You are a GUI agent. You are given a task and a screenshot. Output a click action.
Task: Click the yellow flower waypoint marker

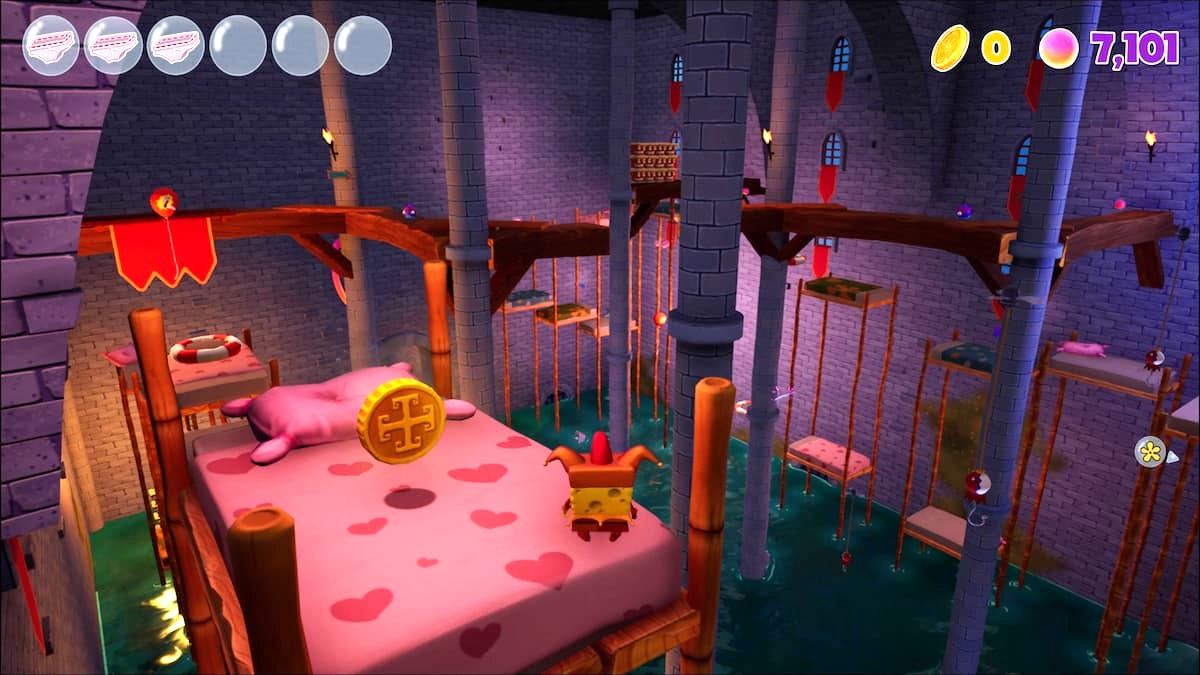[x=1150, y=451]
